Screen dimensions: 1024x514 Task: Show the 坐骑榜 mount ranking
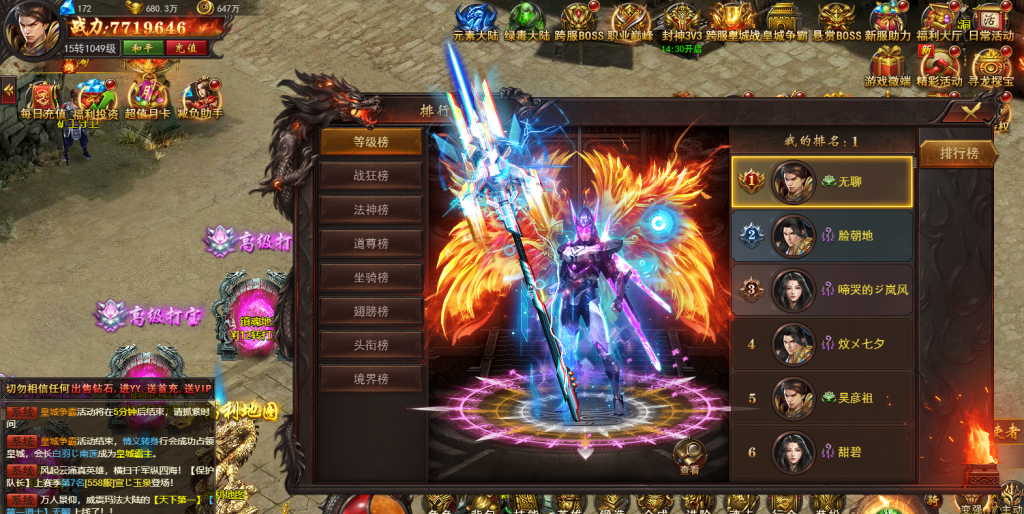coord(370,277)
